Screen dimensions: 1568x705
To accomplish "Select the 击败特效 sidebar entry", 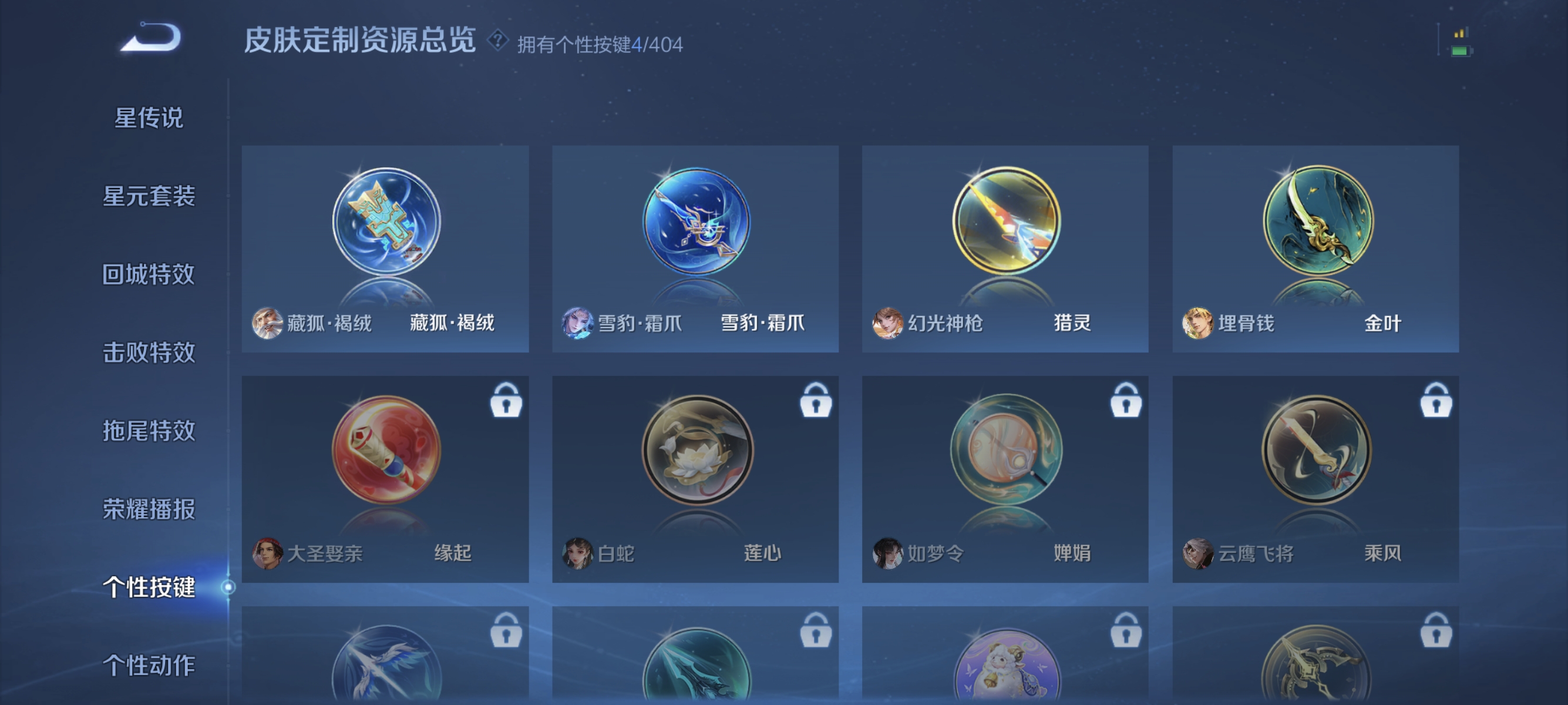I will [148, 353].
